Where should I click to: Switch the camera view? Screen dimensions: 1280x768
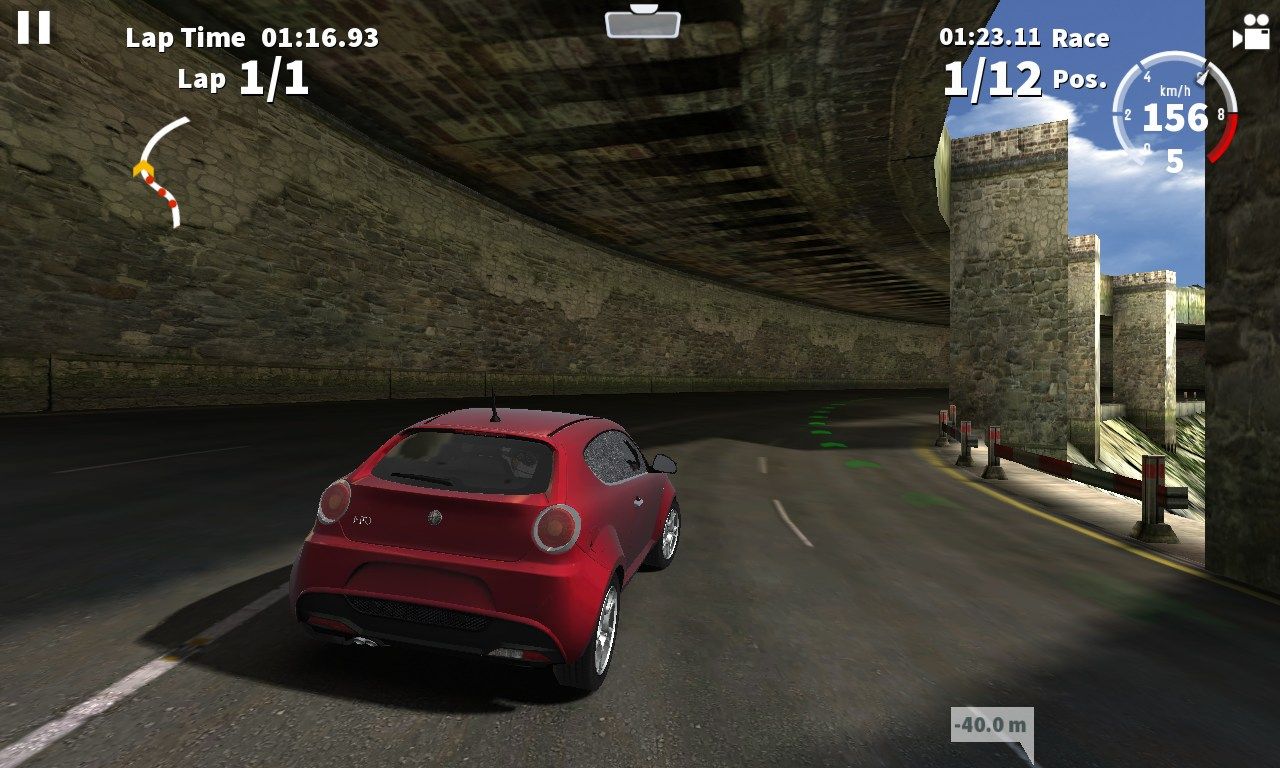(1250, 33)
